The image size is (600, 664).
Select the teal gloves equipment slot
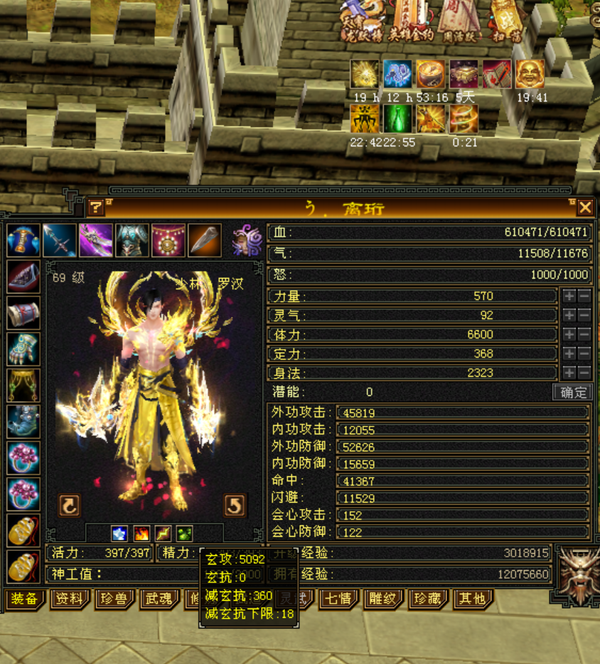tap(22, 347)
